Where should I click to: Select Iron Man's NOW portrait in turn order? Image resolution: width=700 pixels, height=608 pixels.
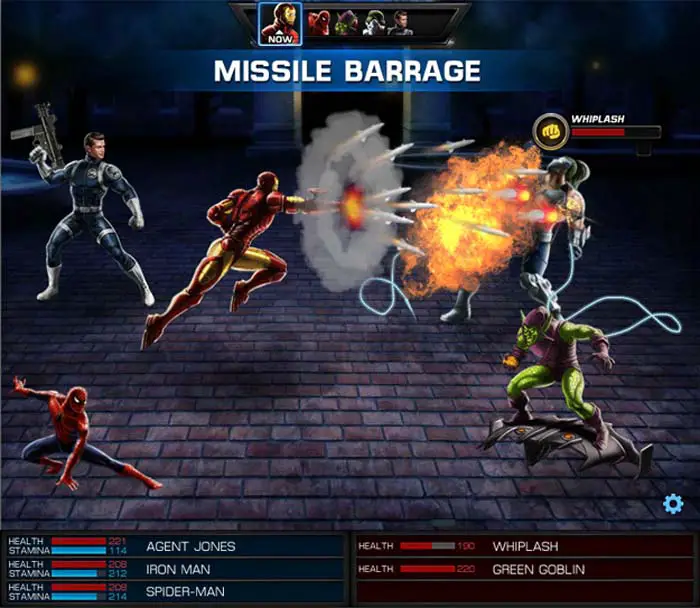coord(280,22)
